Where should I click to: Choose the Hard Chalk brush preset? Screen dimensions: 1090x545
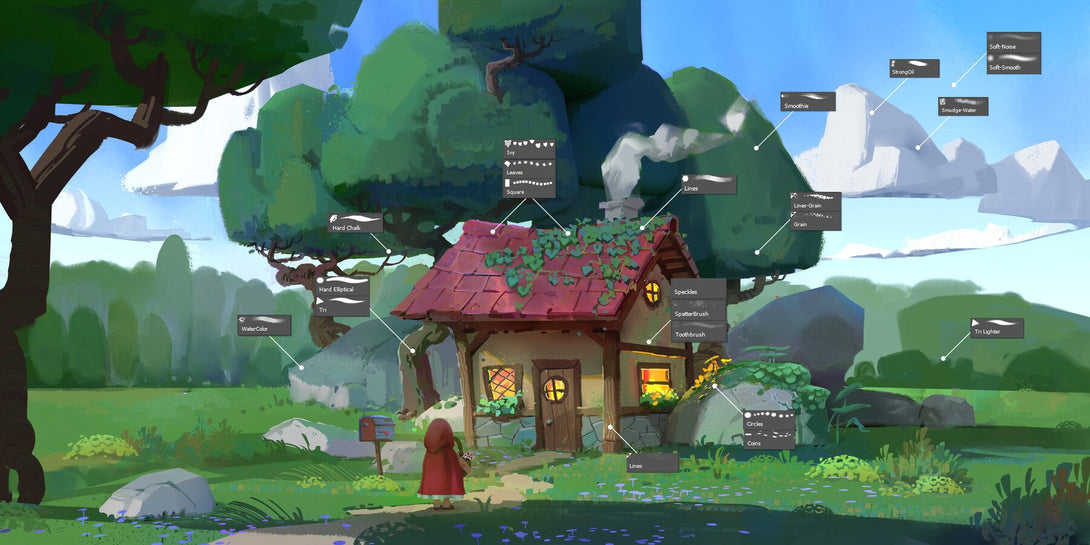point(356,223)
